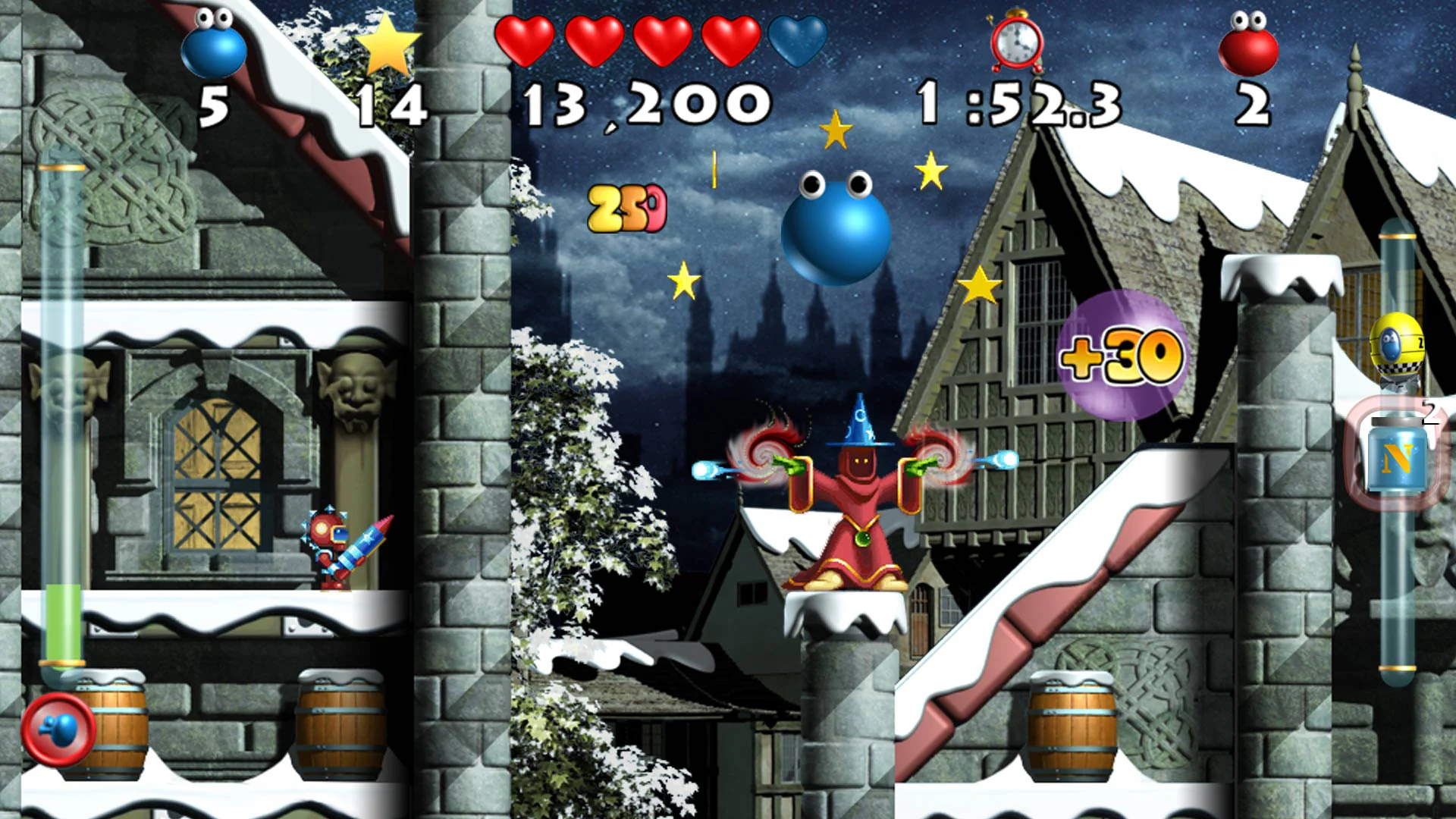Click the alarm clock timer icon
1456x819 pixels.
[x=1016, y=42]
